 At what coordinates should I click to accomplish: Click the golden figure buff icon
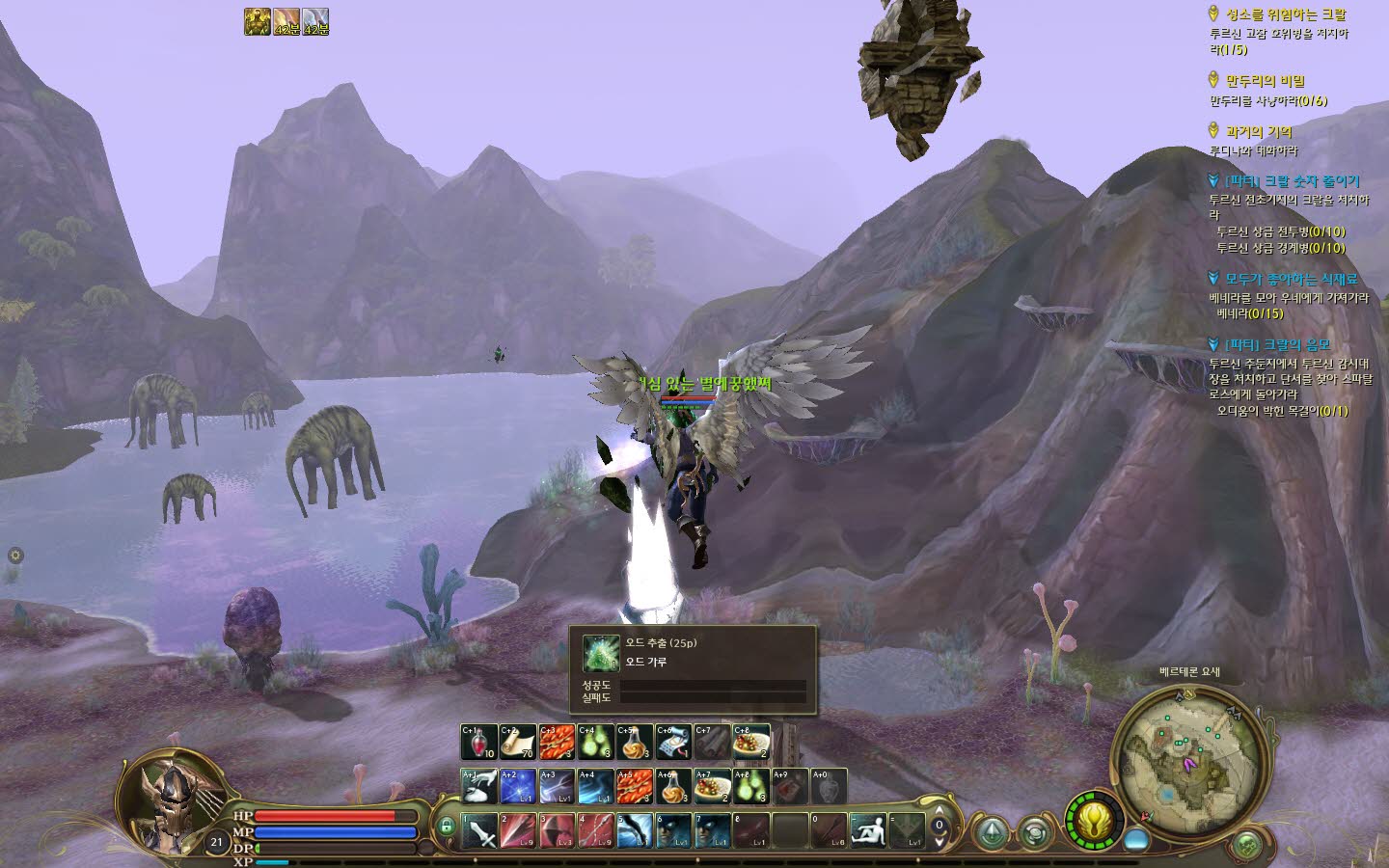[257, 22]
